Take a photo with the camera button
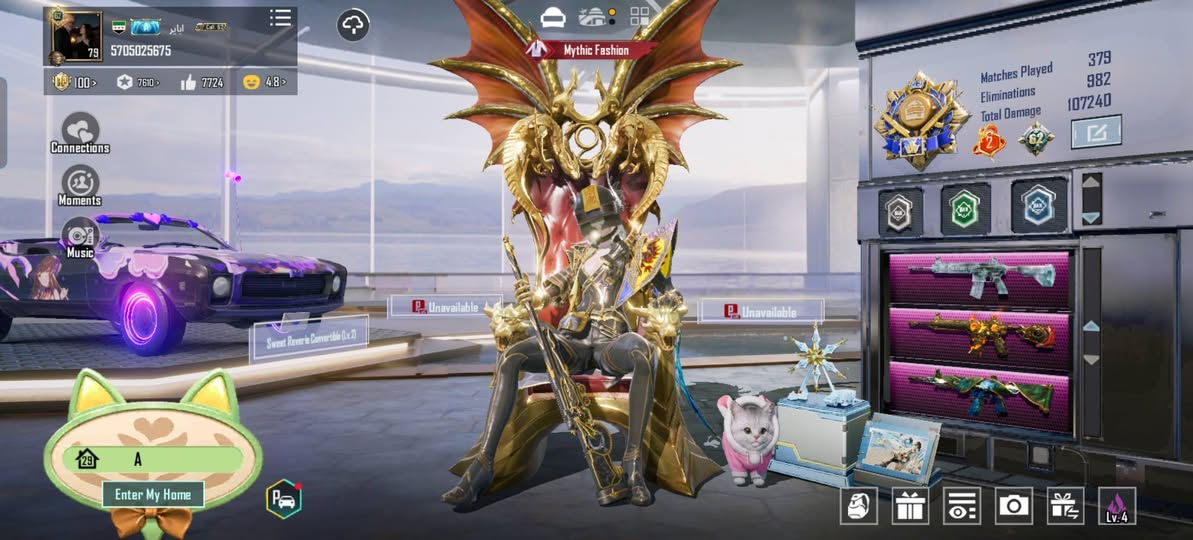The height and width of the screenshot is (540, 1193). [1014, 506]
